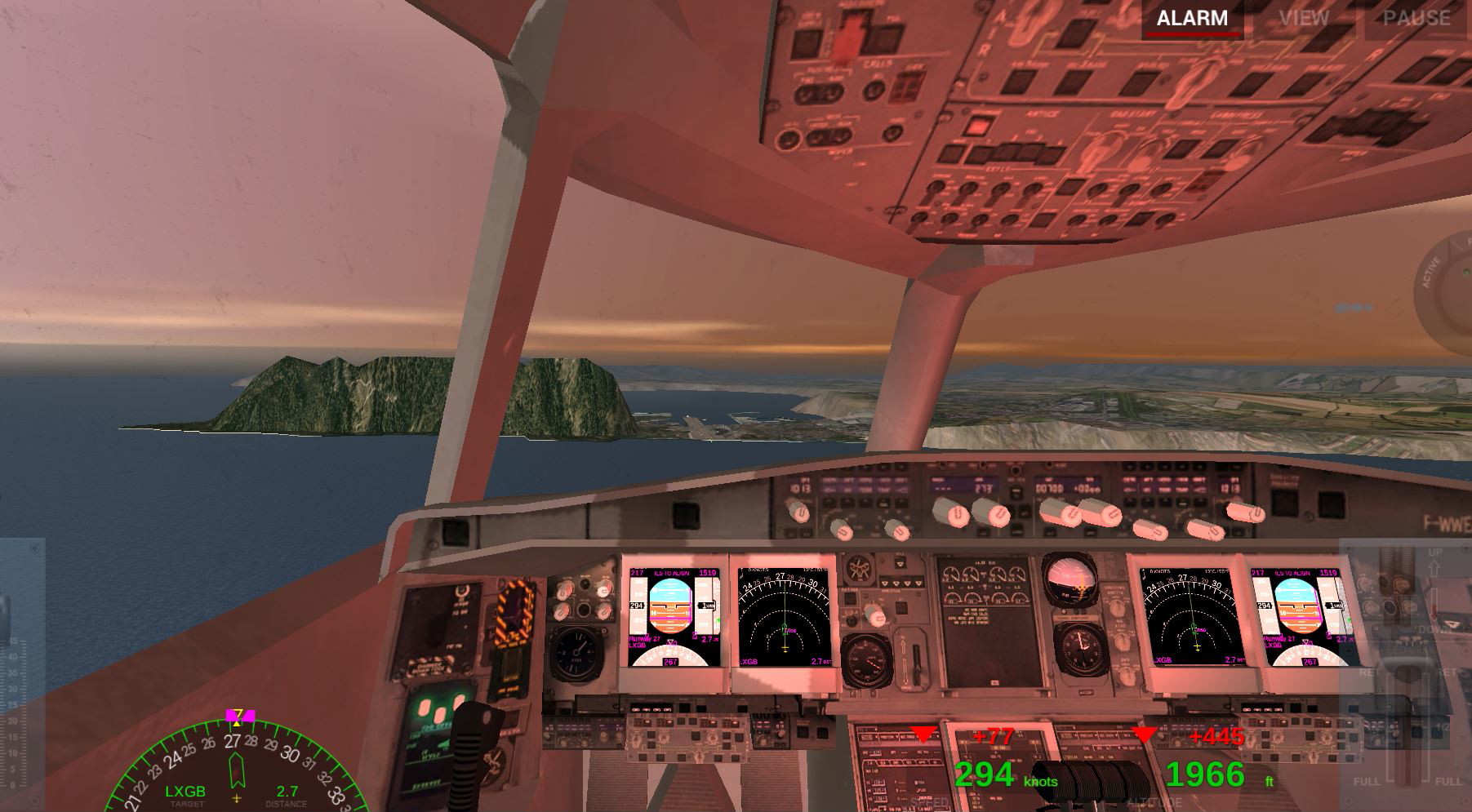Select the LXGB target label
1472x812 pixels.
tap(185, 792)
